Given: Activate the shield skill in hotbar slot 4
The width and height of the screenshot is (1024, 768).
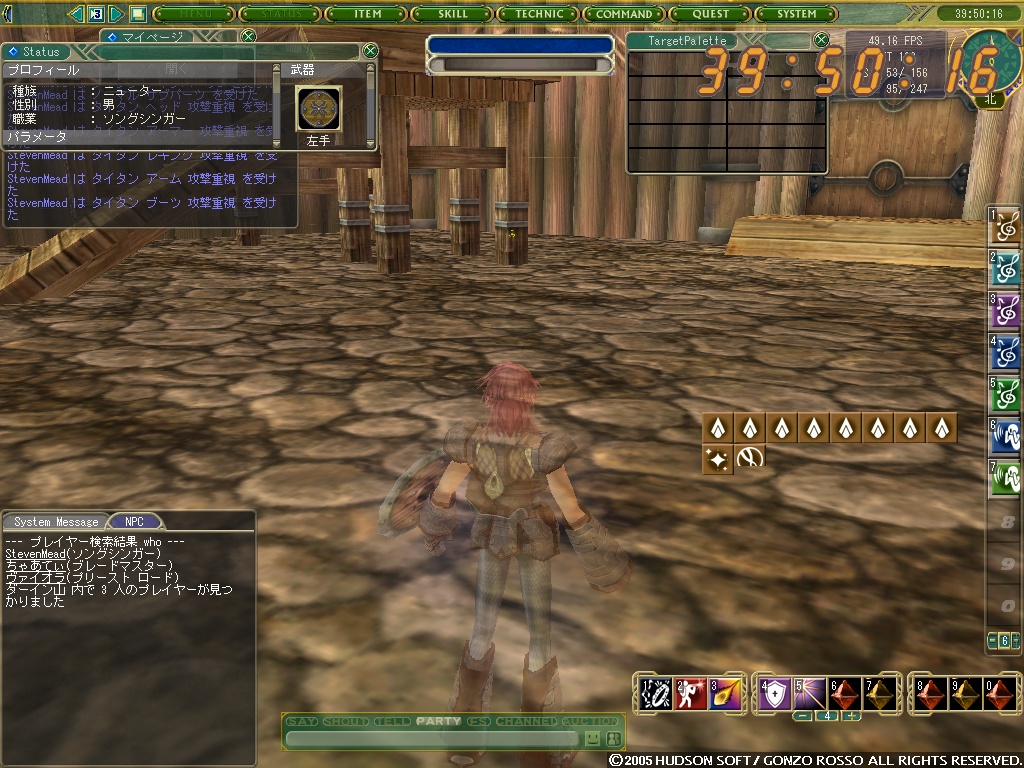Looking at the screenshot, I should [775, 694].
